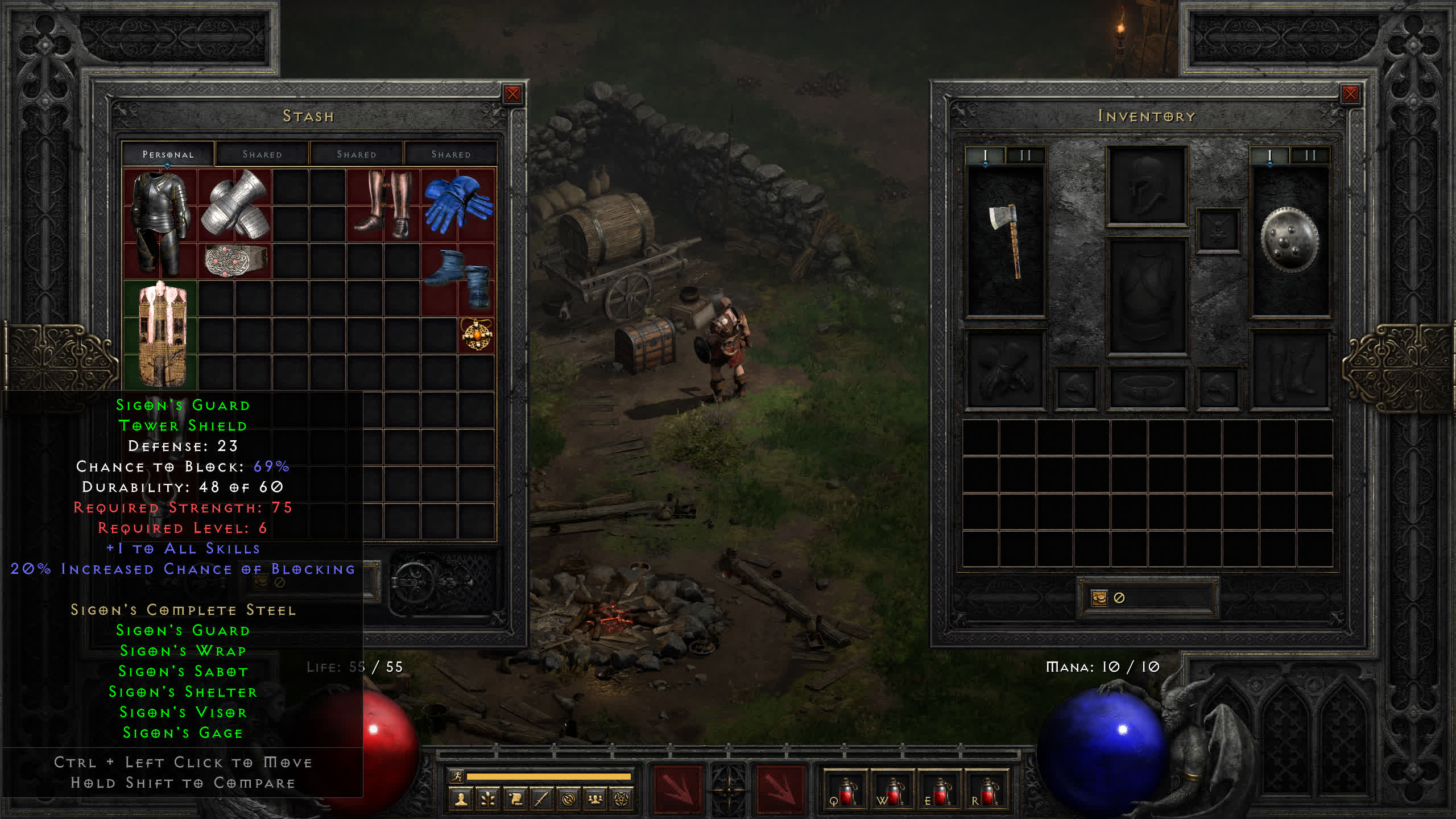Pick up the dark plate armor in stash
Image resolution: width=1456 pixels, height=819 pixels.
[x=160, y=222]
